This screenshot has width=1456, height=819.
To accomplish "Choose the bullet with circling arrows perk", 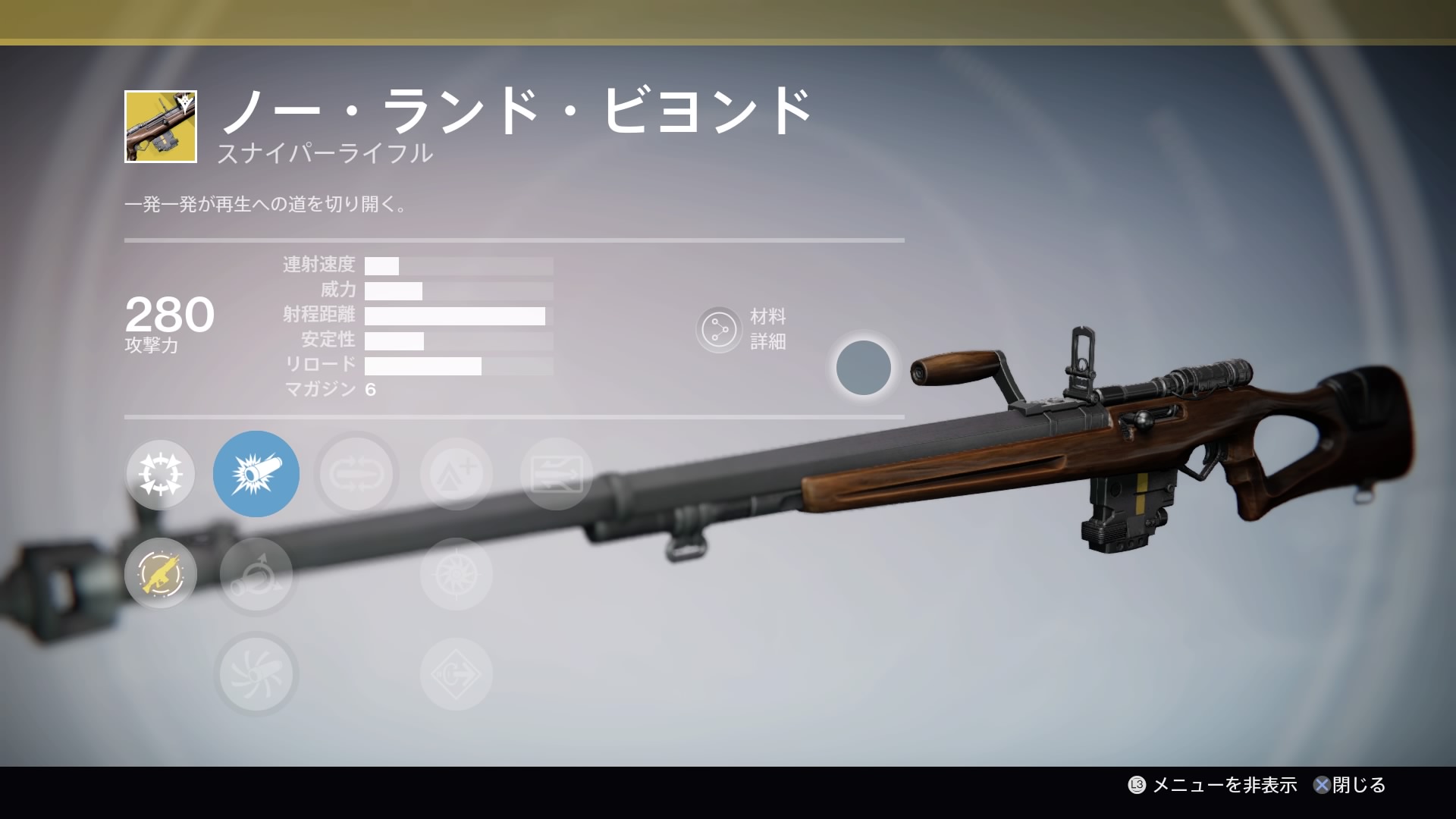I will [x=356, y=475].
